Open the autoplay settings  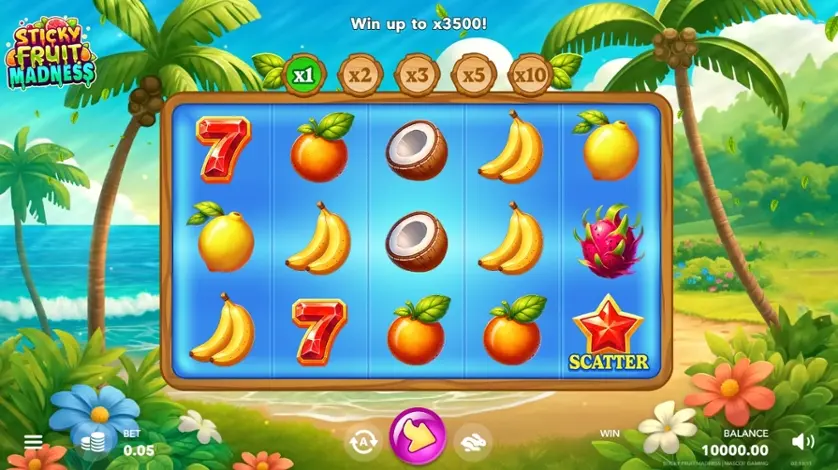click(363, 441)
